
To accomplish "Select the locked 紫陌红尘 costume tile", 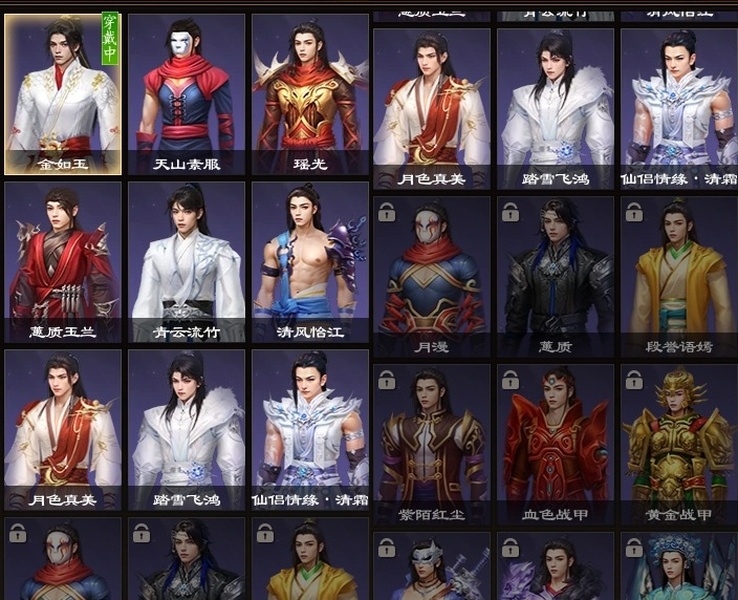I will (x=431, y=445).
